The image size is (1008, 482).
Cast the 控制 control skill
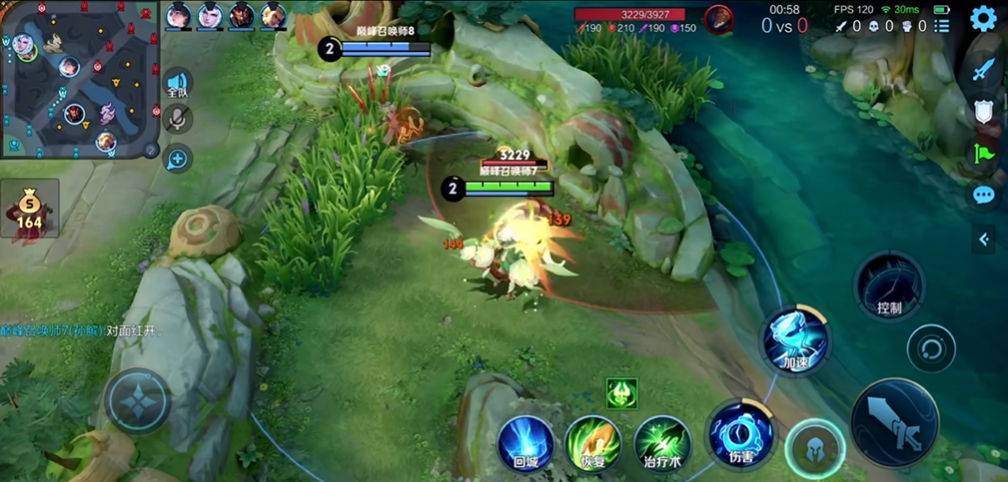pyautogui.click(x=888, y=287)
